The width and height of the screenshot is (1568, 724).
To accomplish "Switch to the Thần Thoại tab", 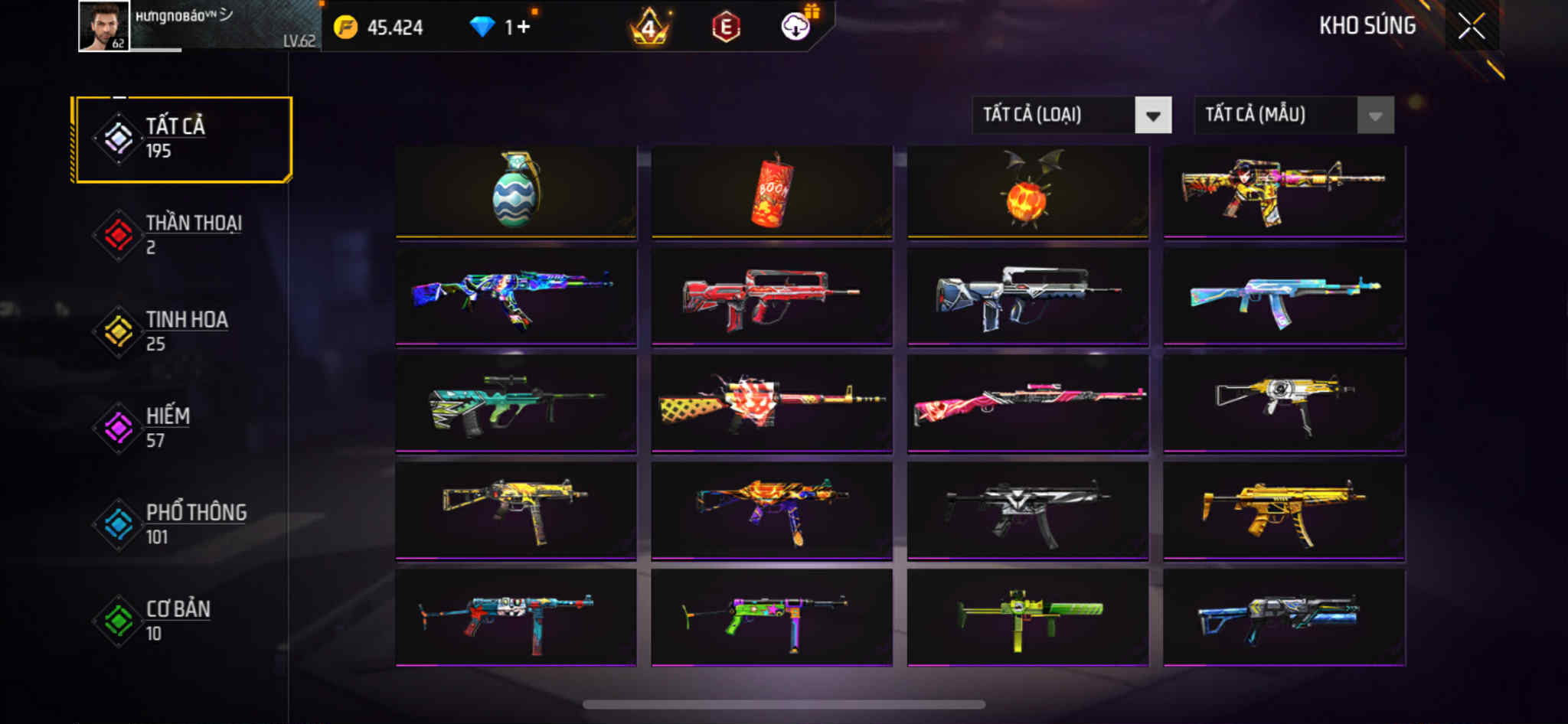I will pyautogui.click(x=182, y=235).
